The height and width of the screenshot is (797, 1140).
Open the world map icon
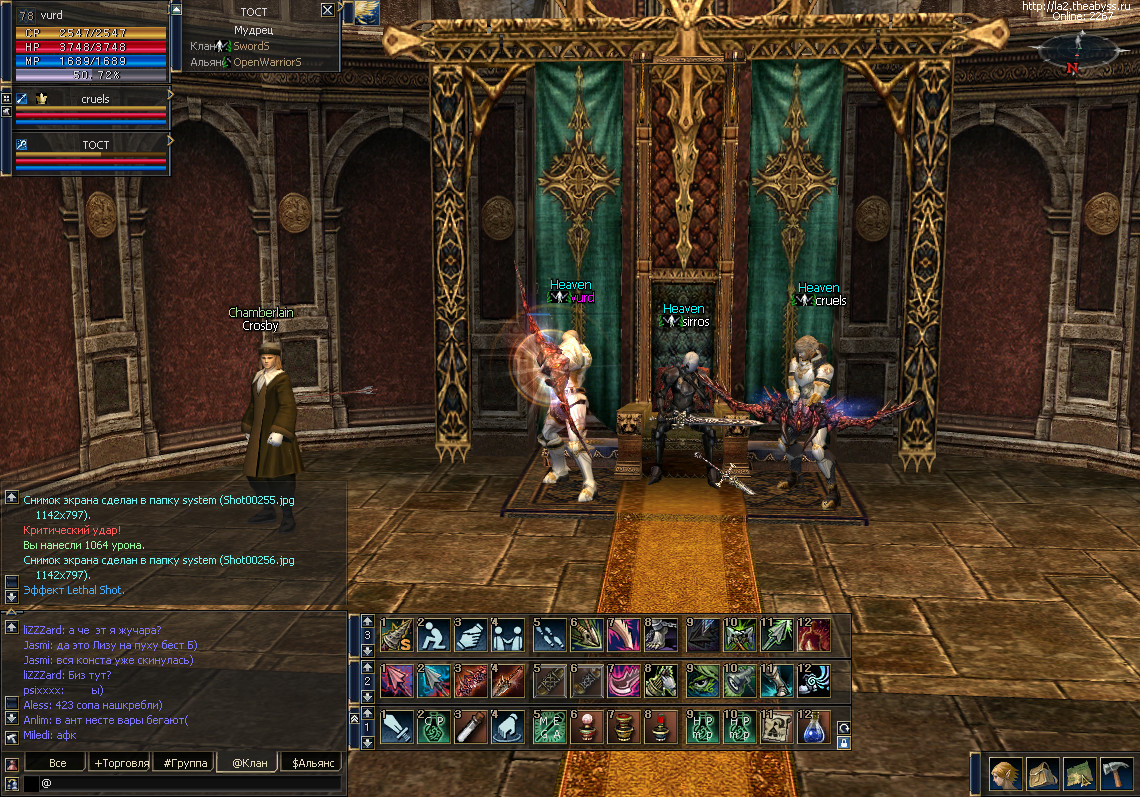coord(1078,773)
